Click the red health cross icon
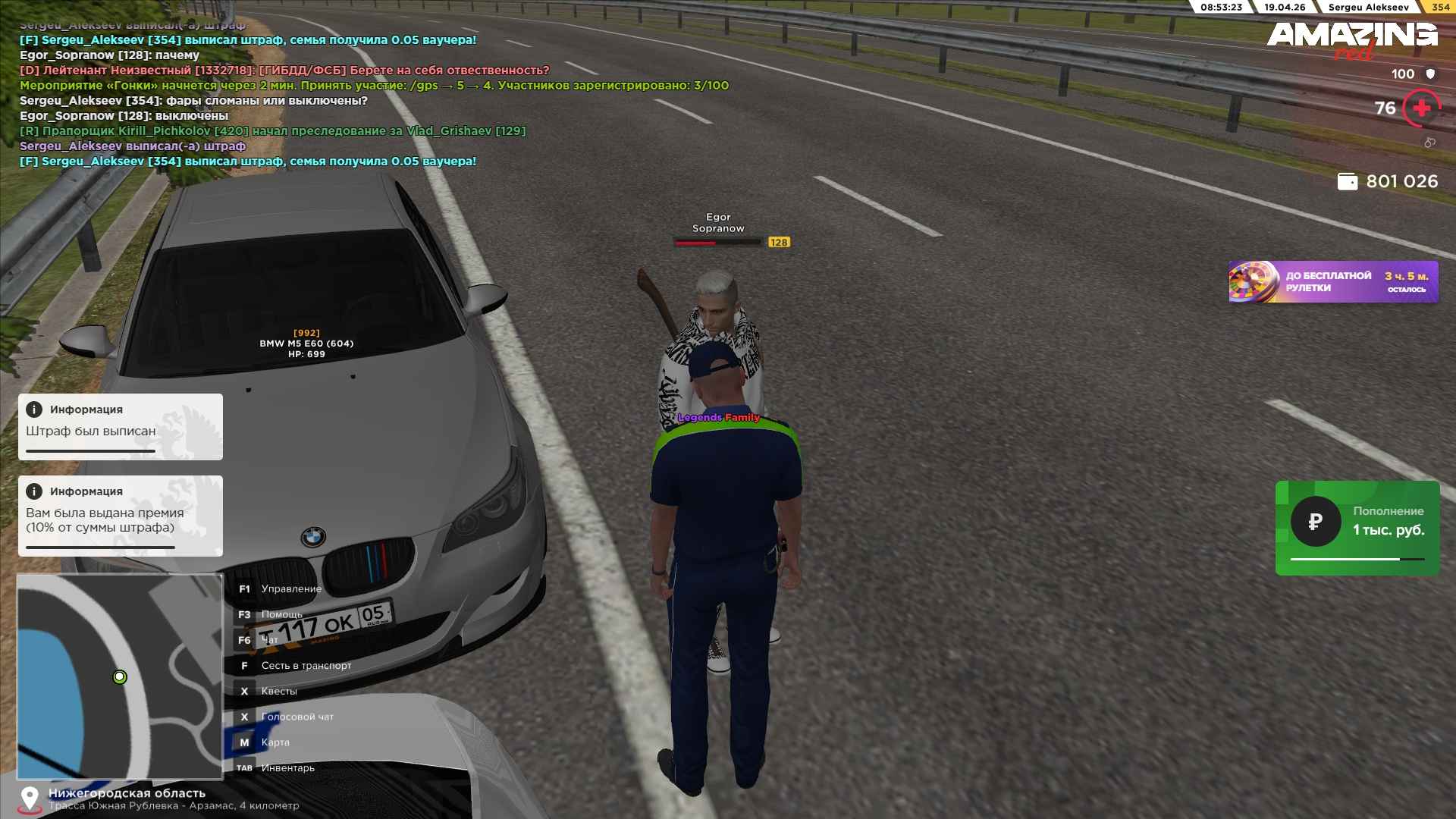The width and height of the screenshot is (1456, 819). pyautogui.click(x=1421, y=108)
